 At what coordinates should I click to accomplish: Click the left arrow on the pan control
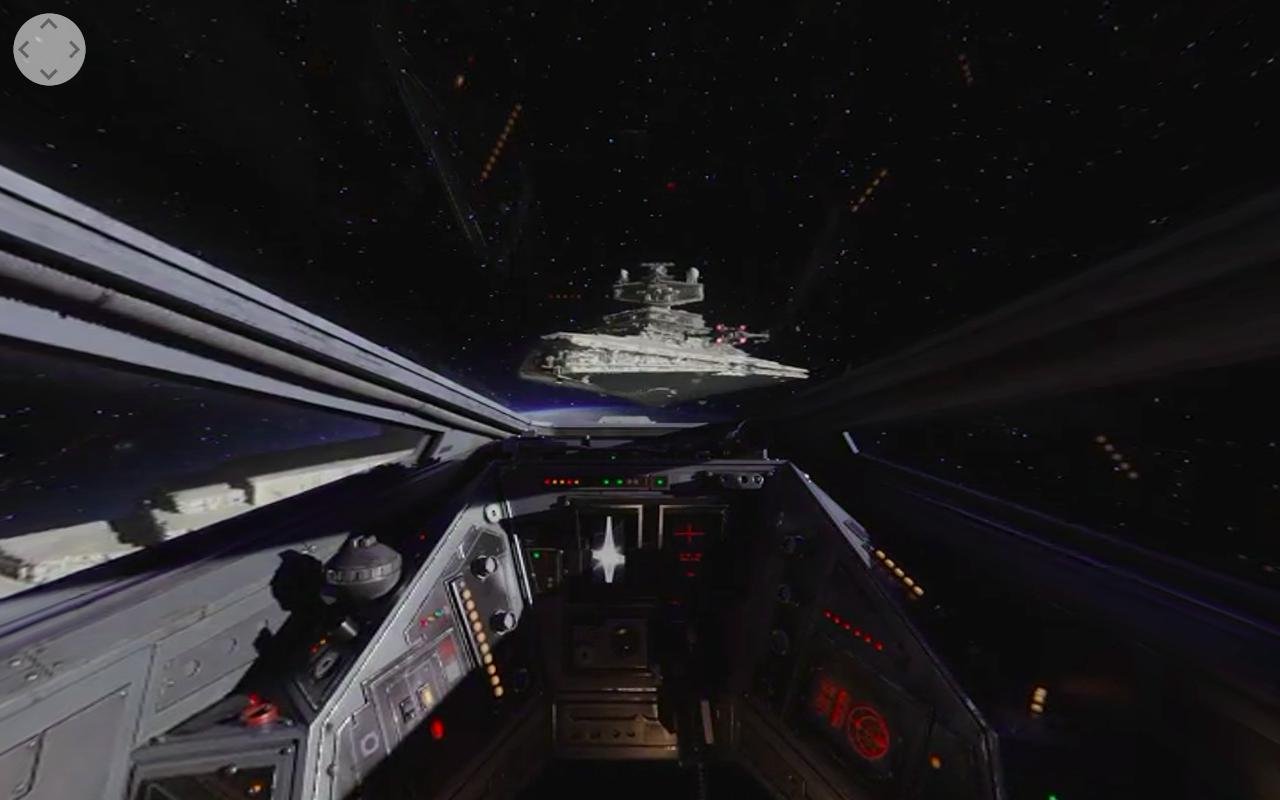coord(25,49)
